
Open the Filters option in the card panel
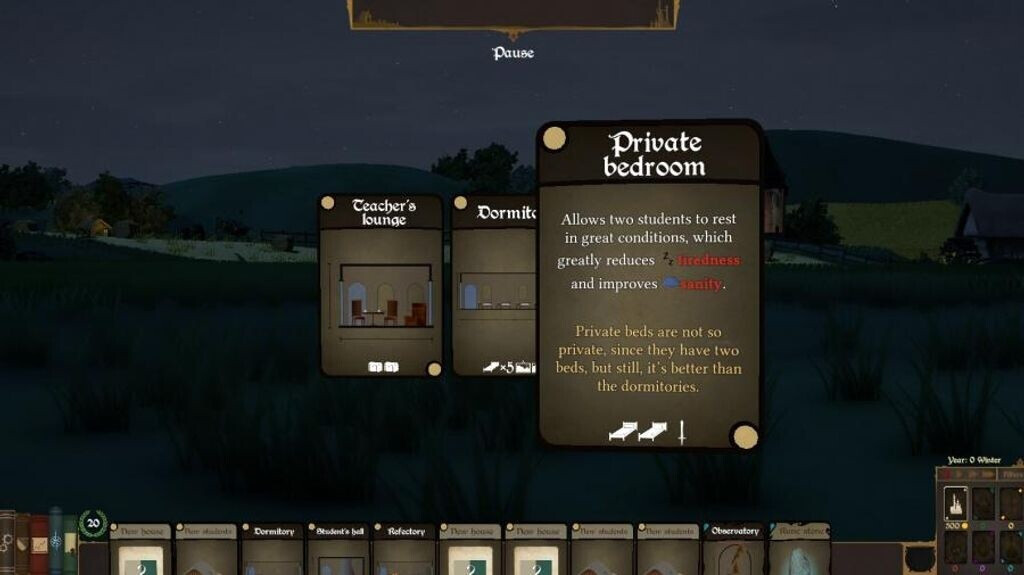tap(1010, 476)
